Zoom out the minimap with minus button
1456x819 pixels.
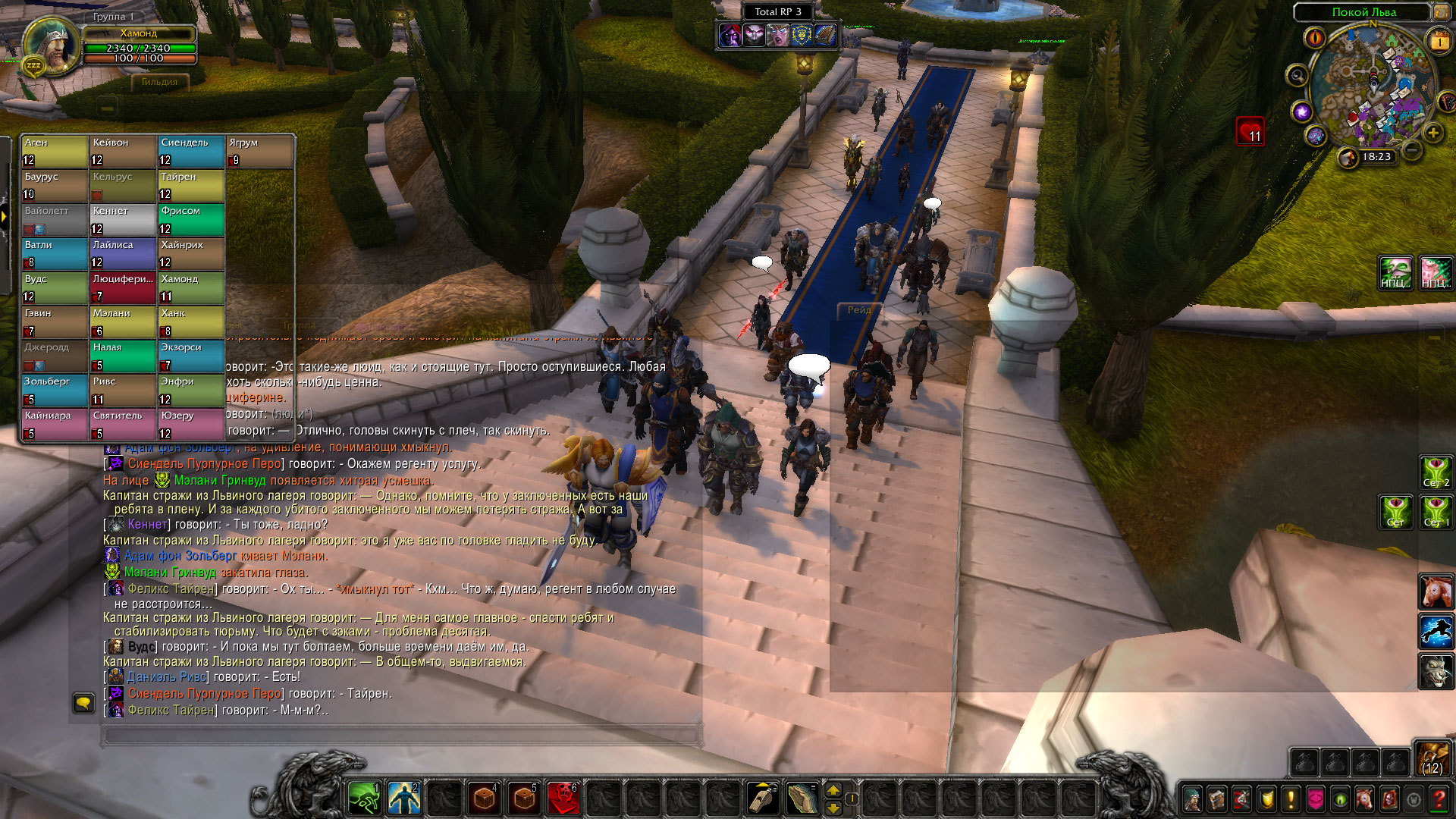tap(1411, 150)
